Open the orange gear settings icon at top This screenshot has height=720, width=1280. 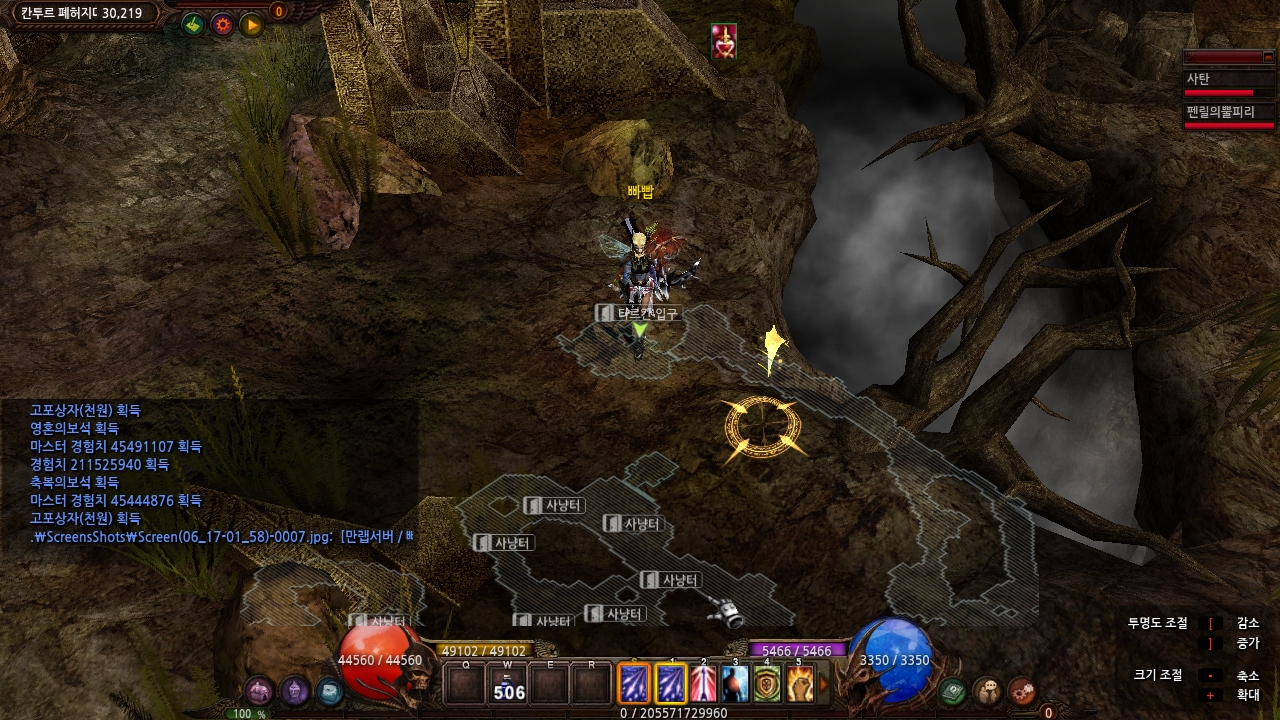(x=222, y=24)
